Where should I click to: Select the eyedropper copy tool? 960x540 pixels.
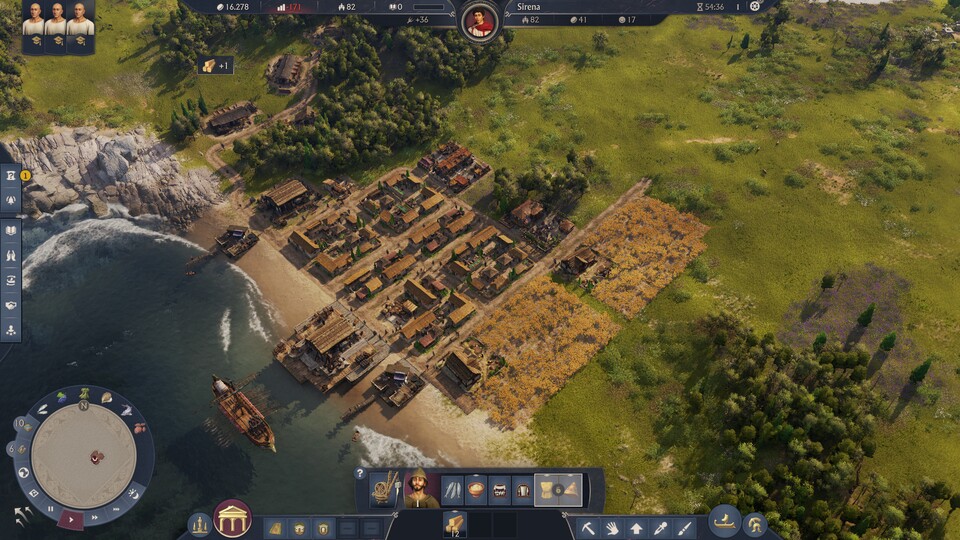(660, 527)
